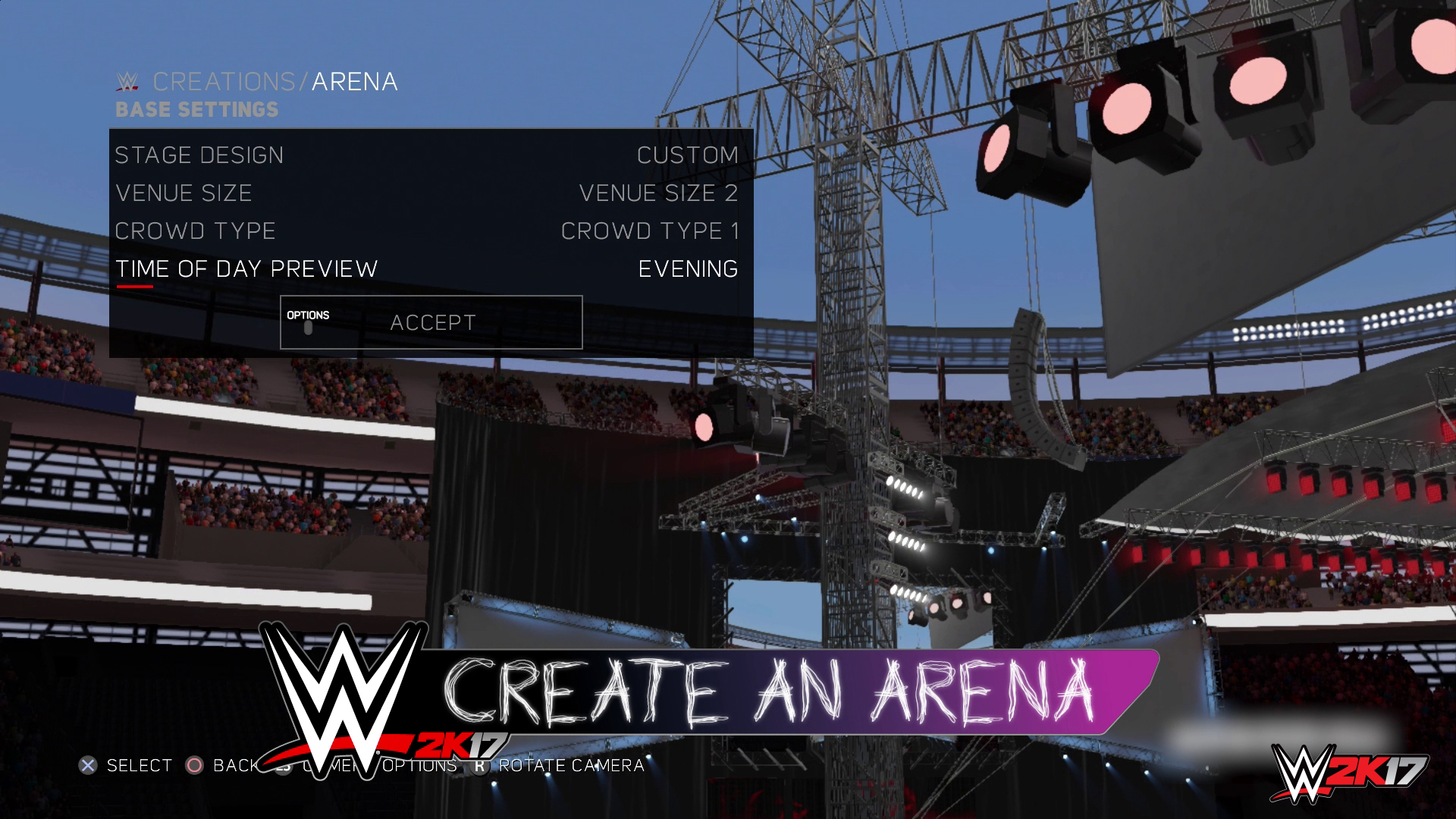Click the WWE logo beside CREATIONS/ARENA
Viewport: 1456px width, 819px height.
(126, 82)
